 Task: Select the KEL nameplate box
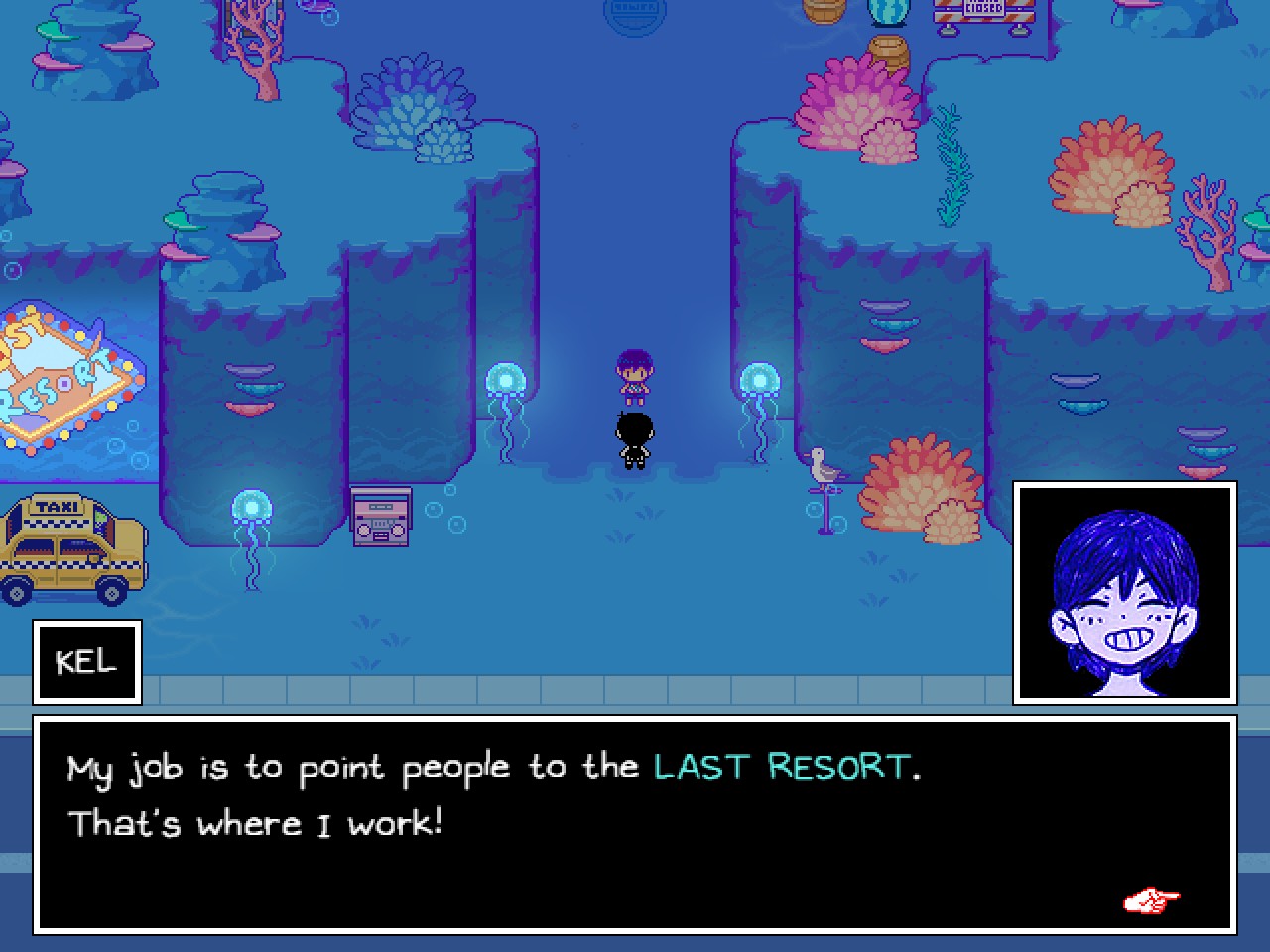tap(86, 661)
